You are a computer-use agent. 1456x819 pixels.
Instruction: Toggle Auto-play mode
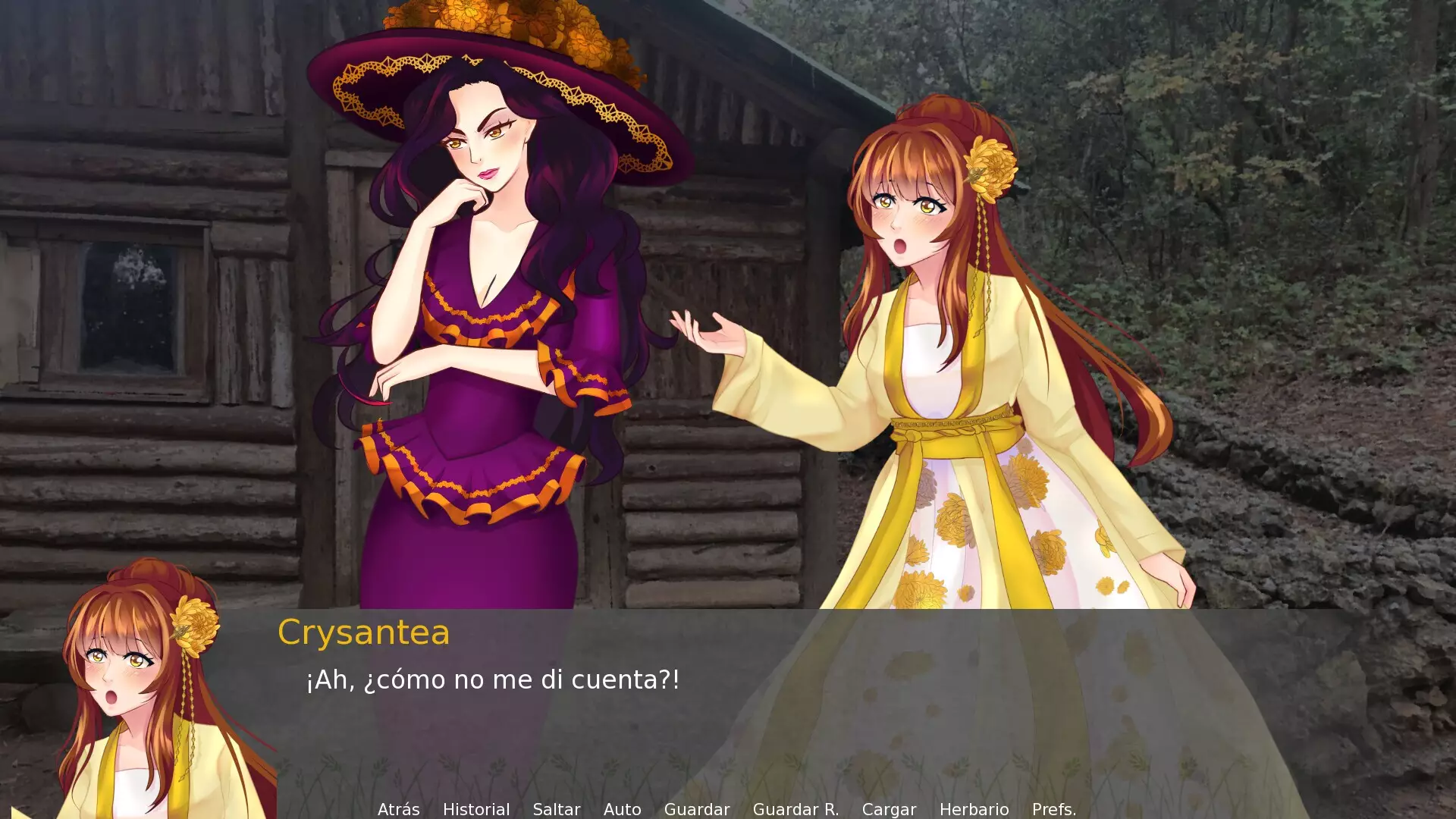[622, 809]
